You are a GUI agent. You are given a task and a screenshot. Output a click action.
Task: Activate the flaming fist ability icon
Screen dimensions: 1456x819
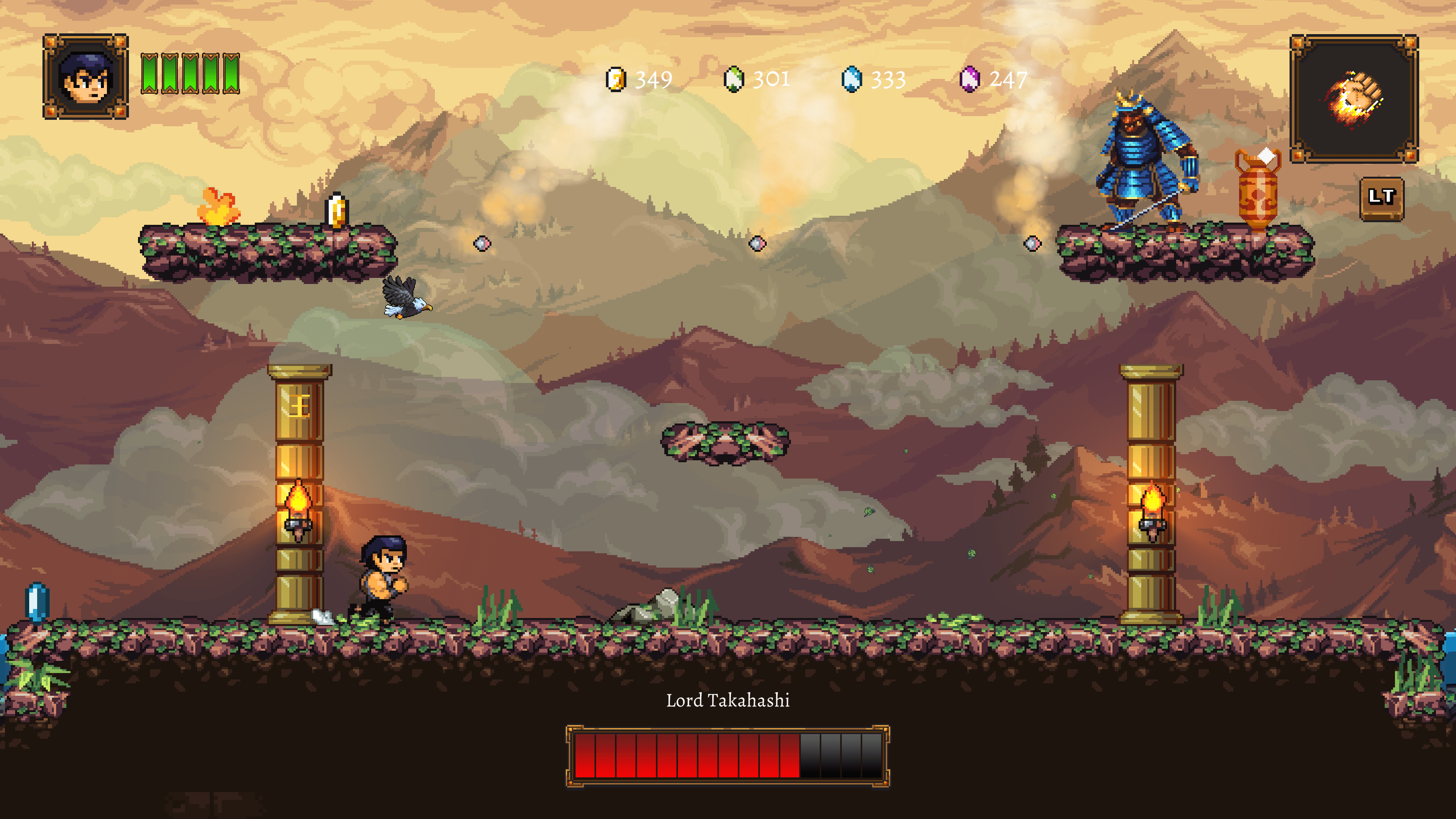point(1354,99)
